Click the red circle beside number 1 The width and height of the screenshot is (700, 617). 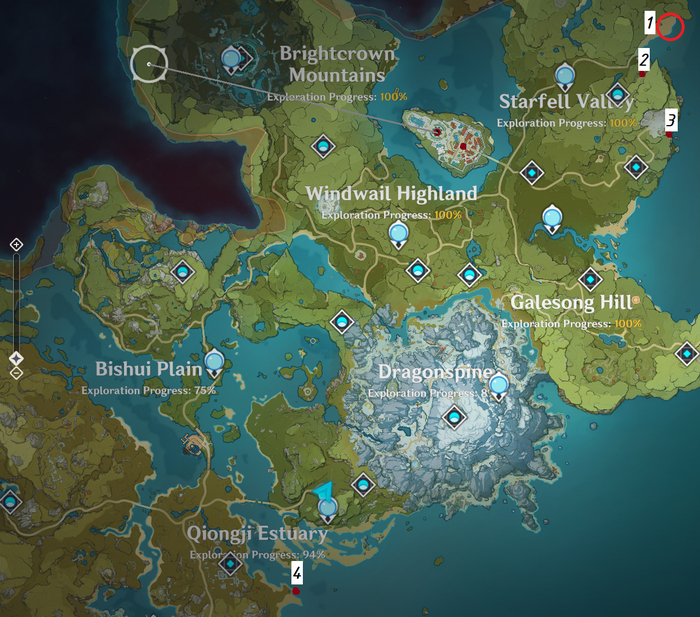672,28
